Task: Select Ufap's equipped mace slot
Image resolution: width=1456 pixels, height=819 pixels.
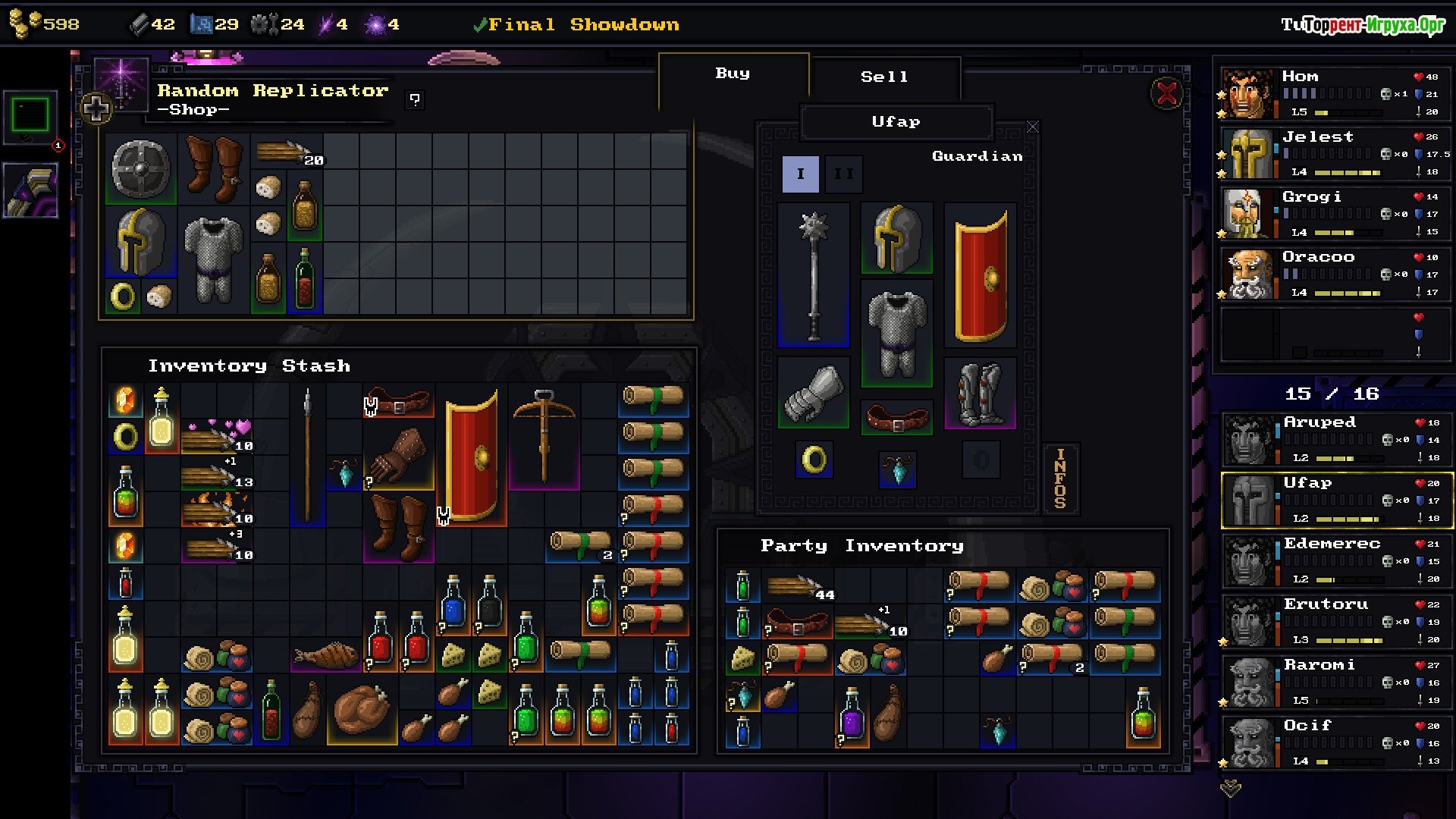Action: click(814, 275)
